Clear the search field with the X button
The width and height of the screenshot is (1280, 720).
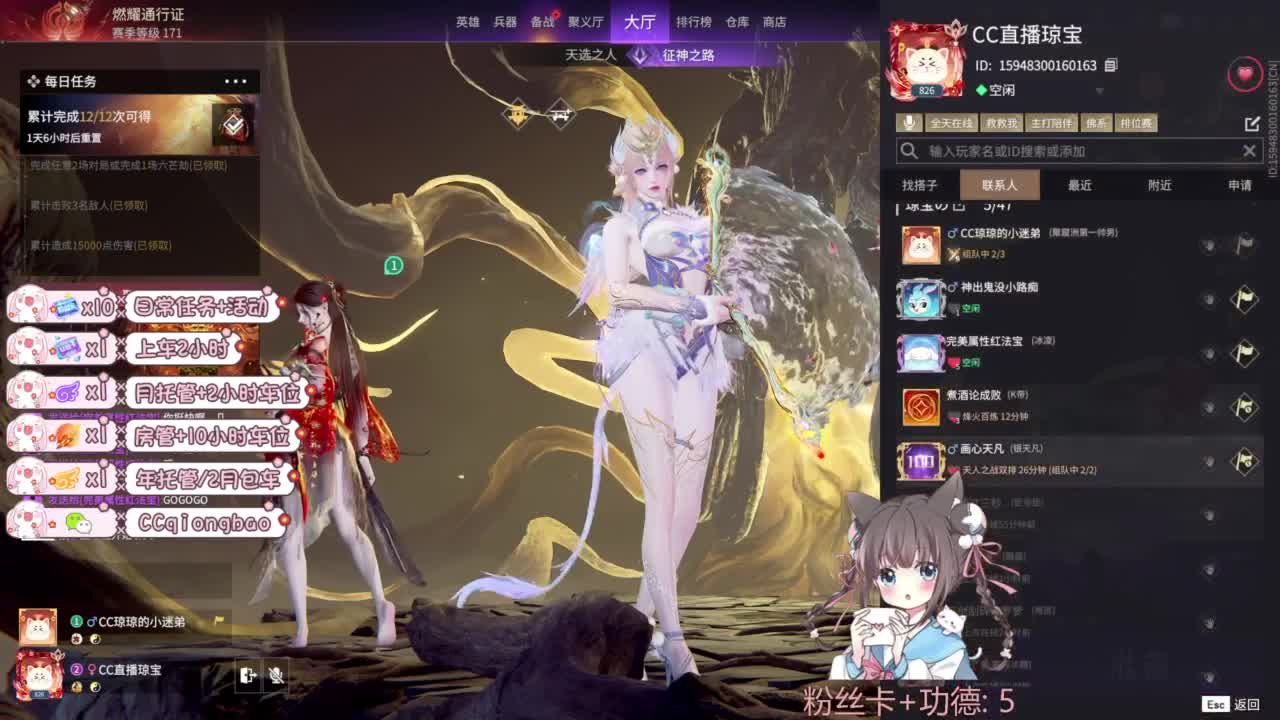(x=1249, y=150)
